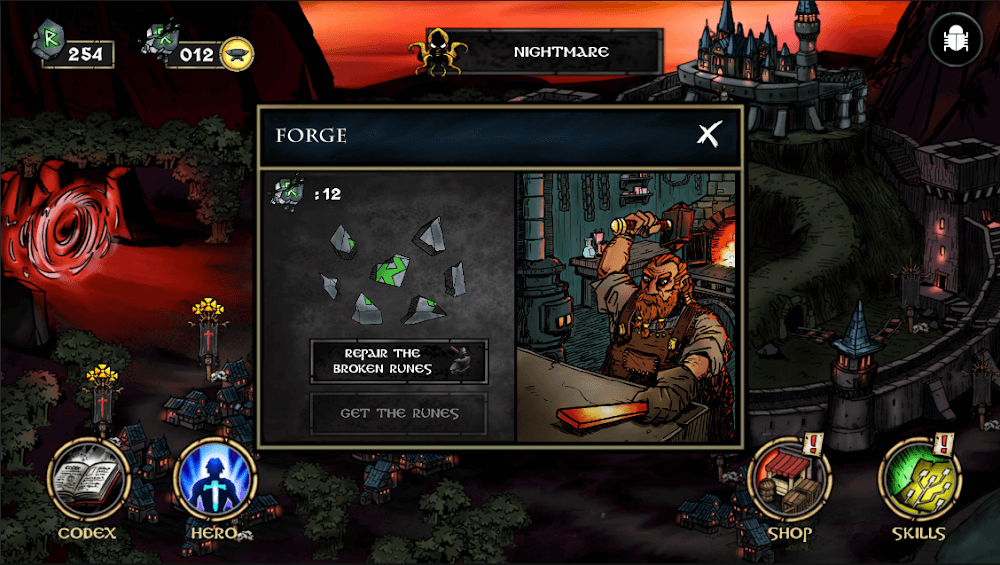Screen dimensions: 1000x565
Task: Close the Forge window
Action: [709, 134]
